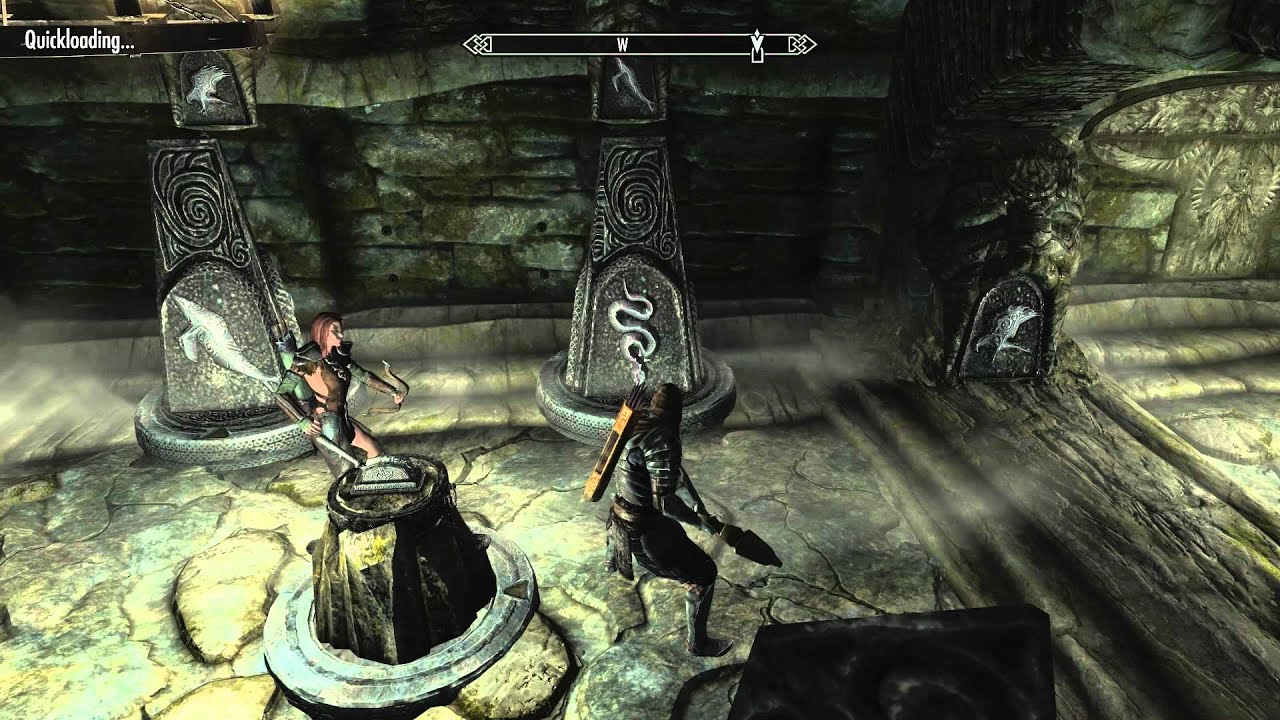Image resolution: width=1280 pixels, height=720 pixels.
Task: Click the quest marker arrow on the compass
Action: click(755, 47)
